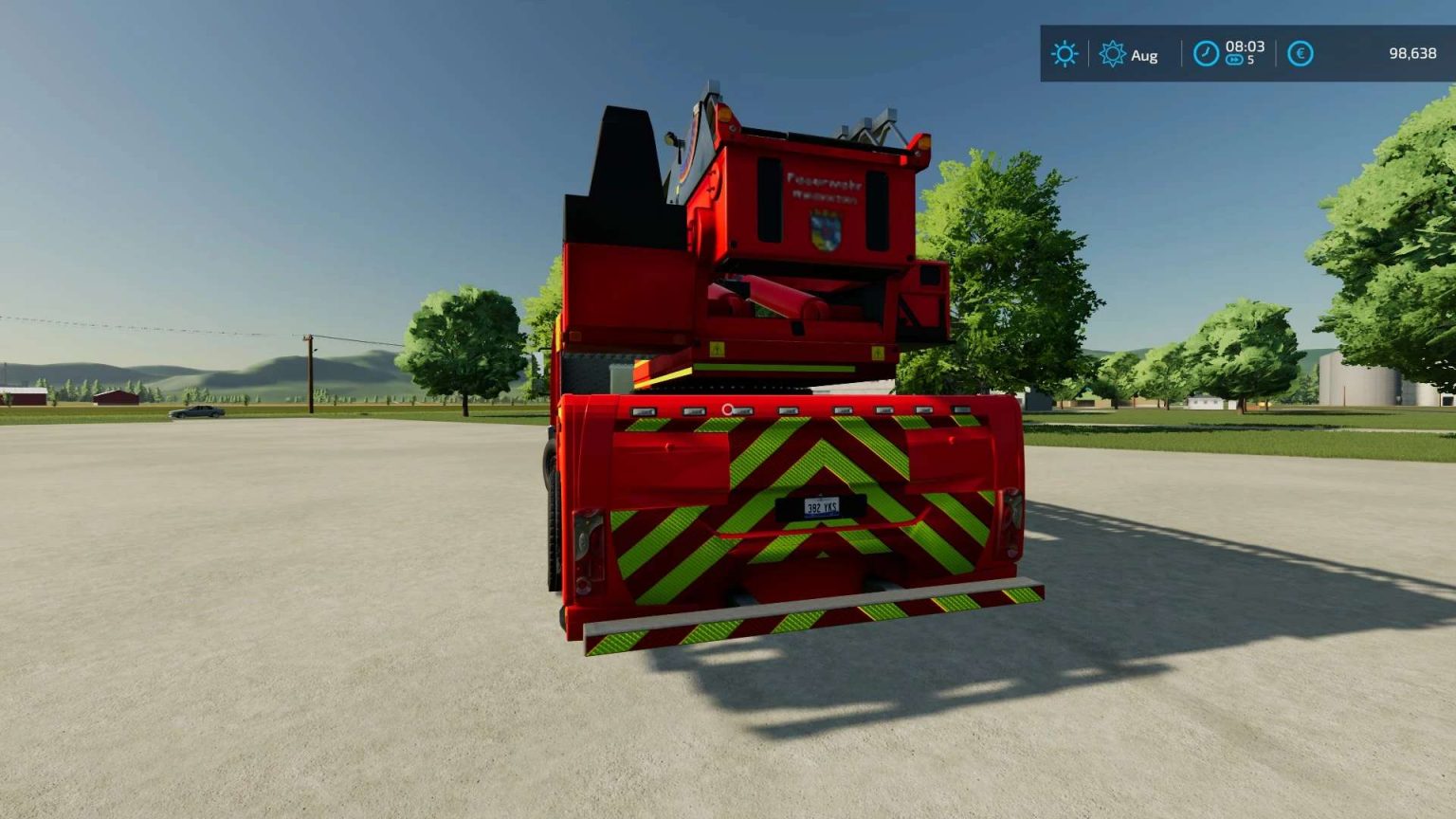
Task: Click the divider next to the weather icon
Action: click(1087, 52)
